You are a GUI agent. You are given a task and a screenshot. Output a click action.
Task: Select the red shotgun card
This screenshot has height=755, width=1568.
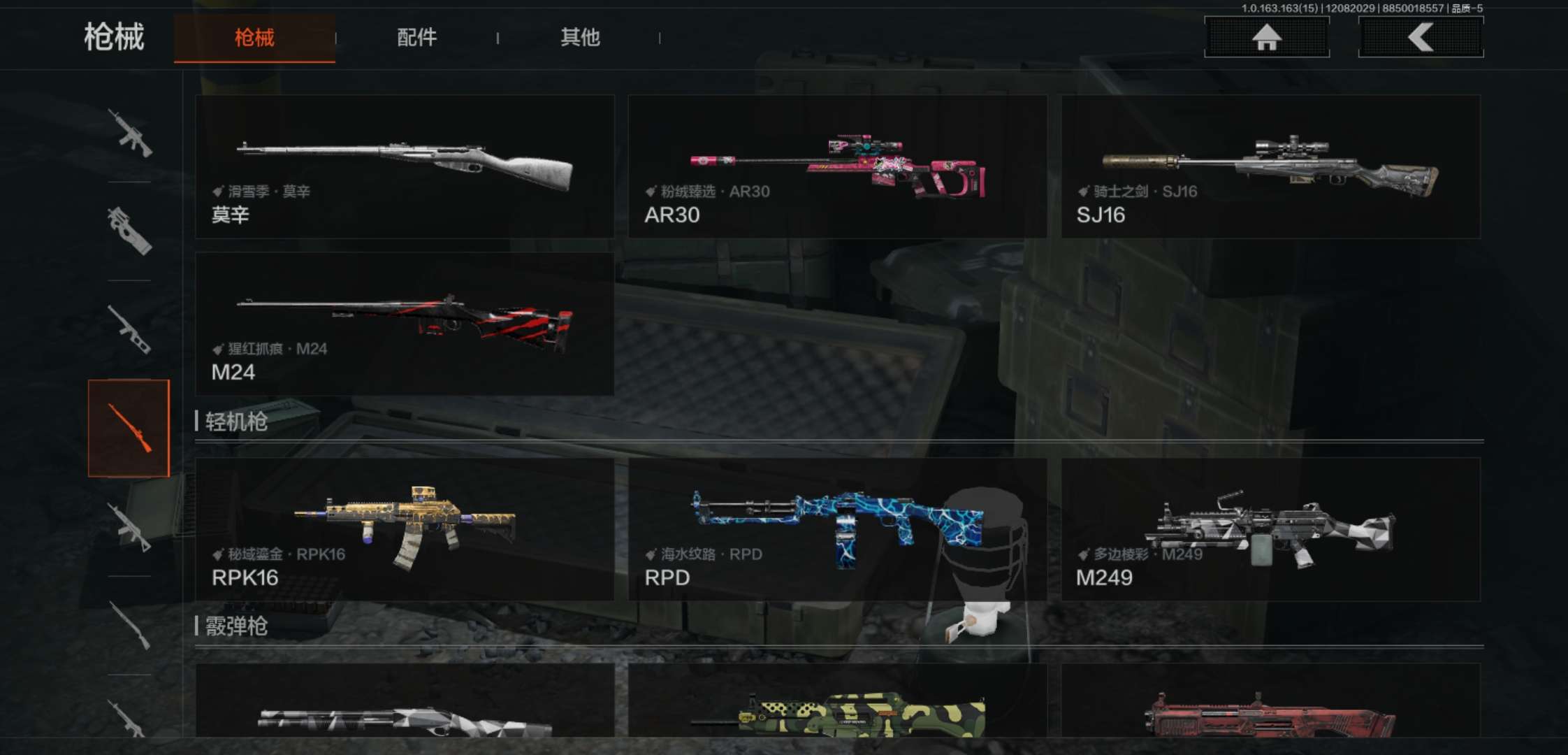(1270, 703)
